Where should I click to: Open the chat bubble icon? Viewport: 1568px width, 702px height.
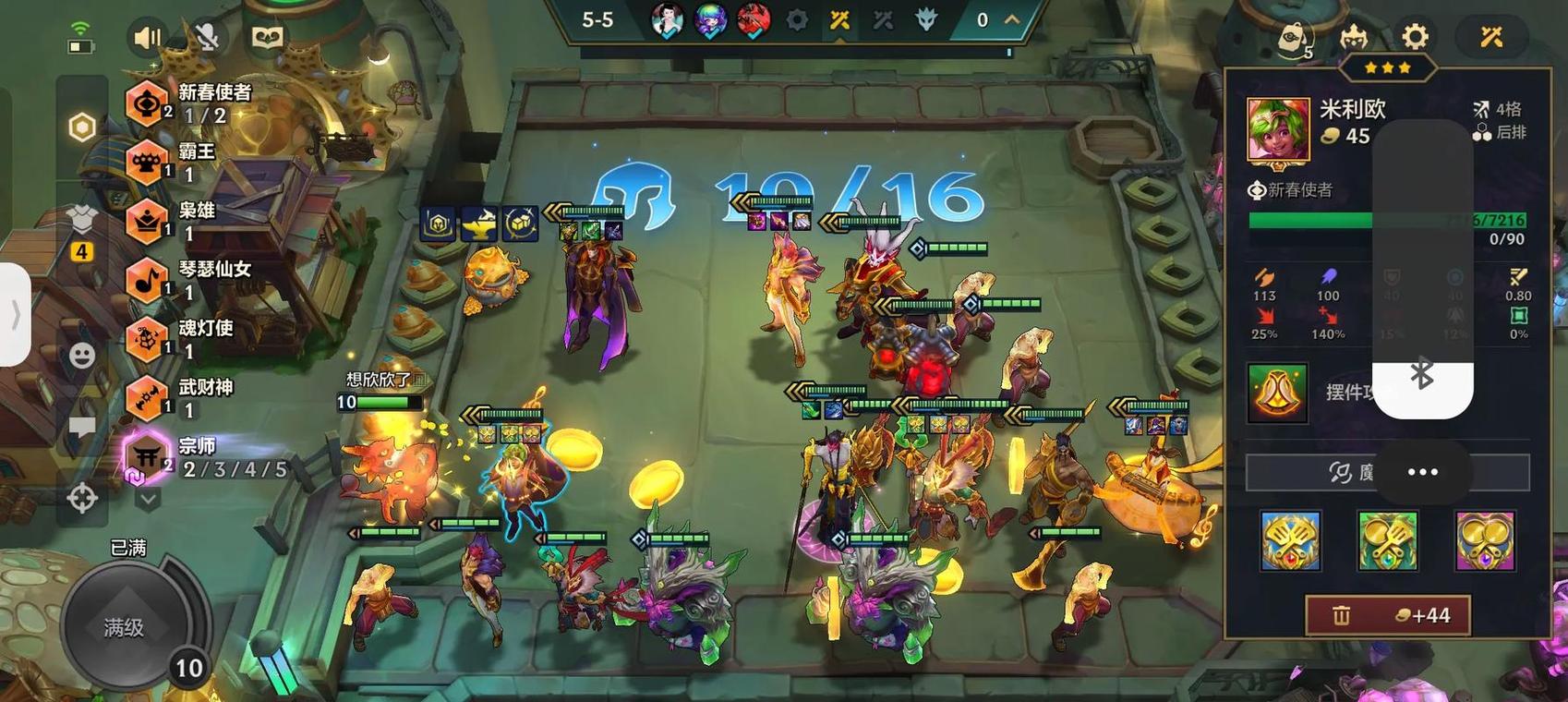(x=82, y=426)
